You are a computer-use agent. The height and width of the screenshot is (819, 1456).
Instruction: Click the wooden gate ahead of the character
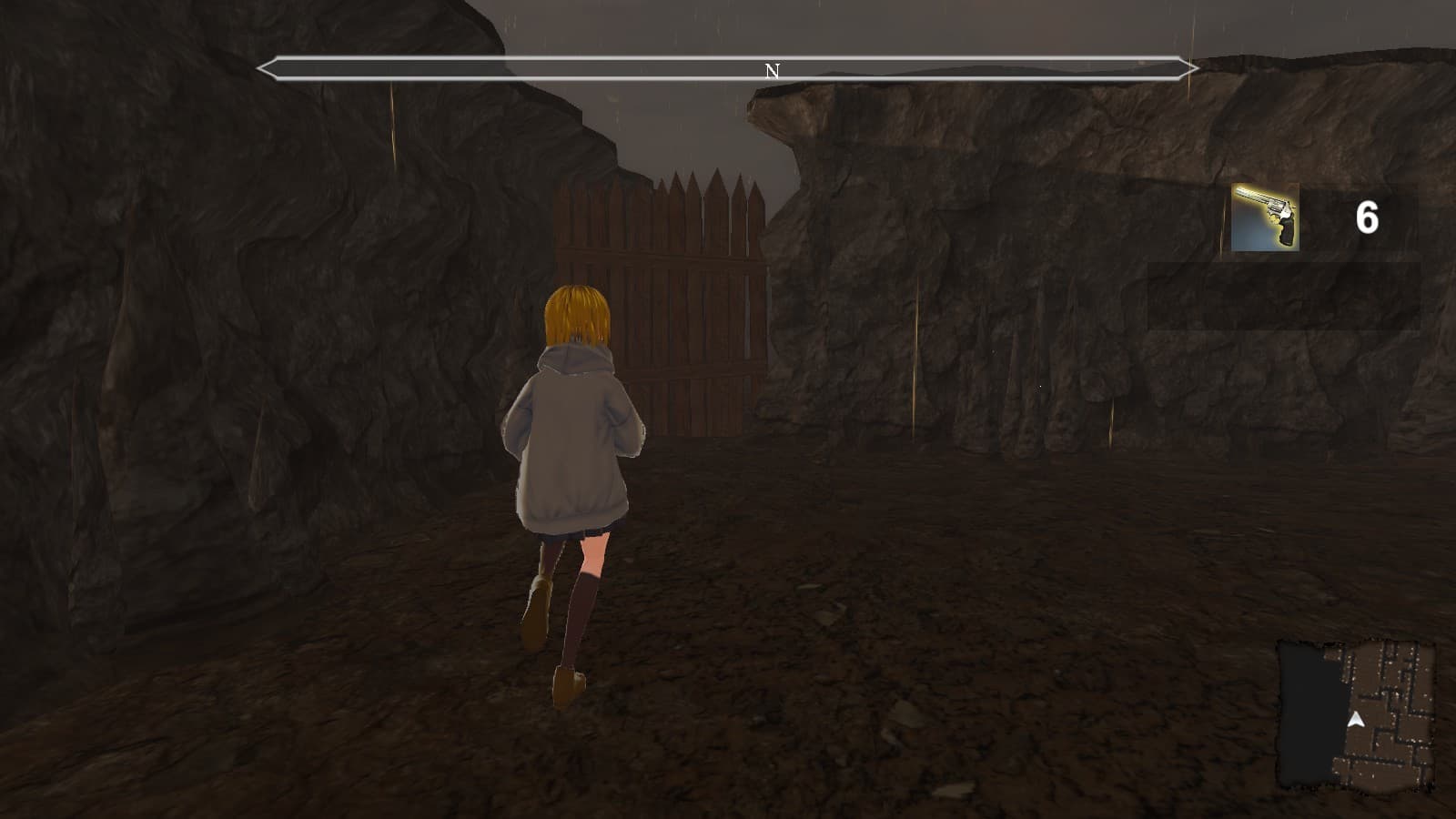click(673, 300)
